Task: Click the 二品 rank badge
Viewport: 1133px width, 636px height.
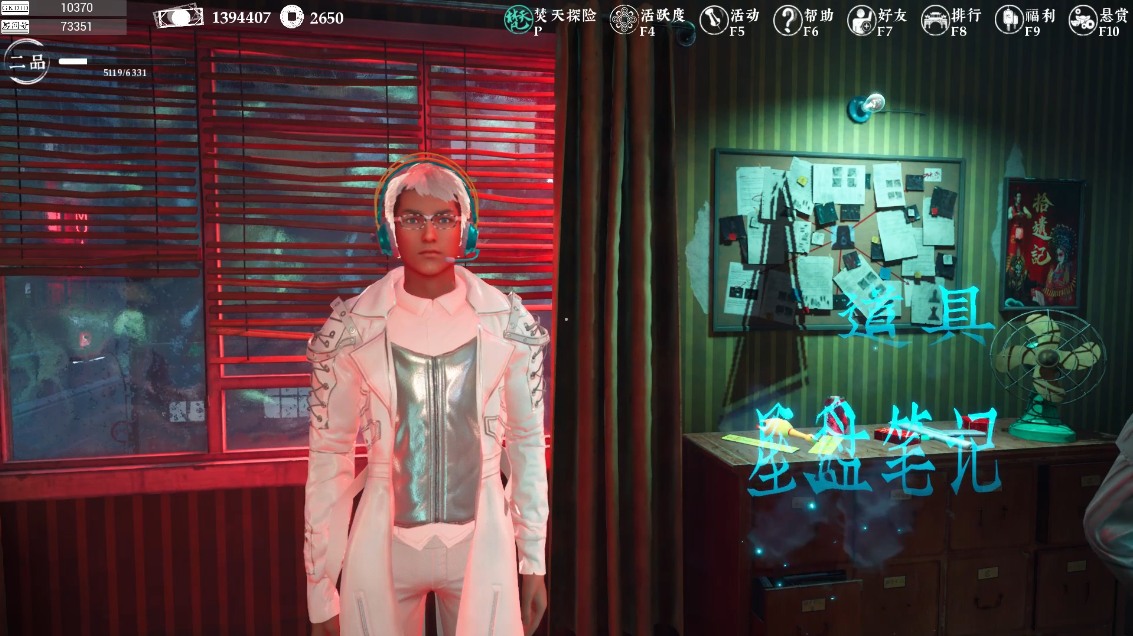Action: pyautogui.click(x=24, y=61)
